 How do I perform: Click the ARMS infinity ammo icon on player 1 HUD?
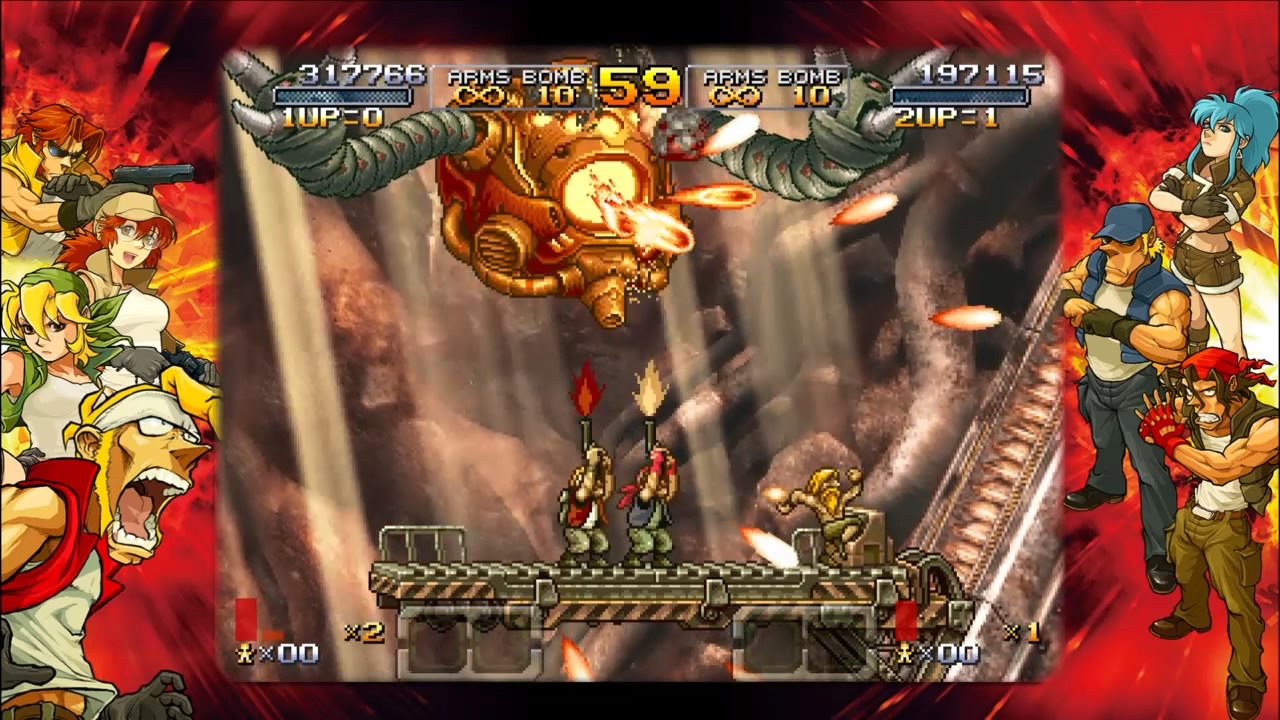(x=478, y=95)
